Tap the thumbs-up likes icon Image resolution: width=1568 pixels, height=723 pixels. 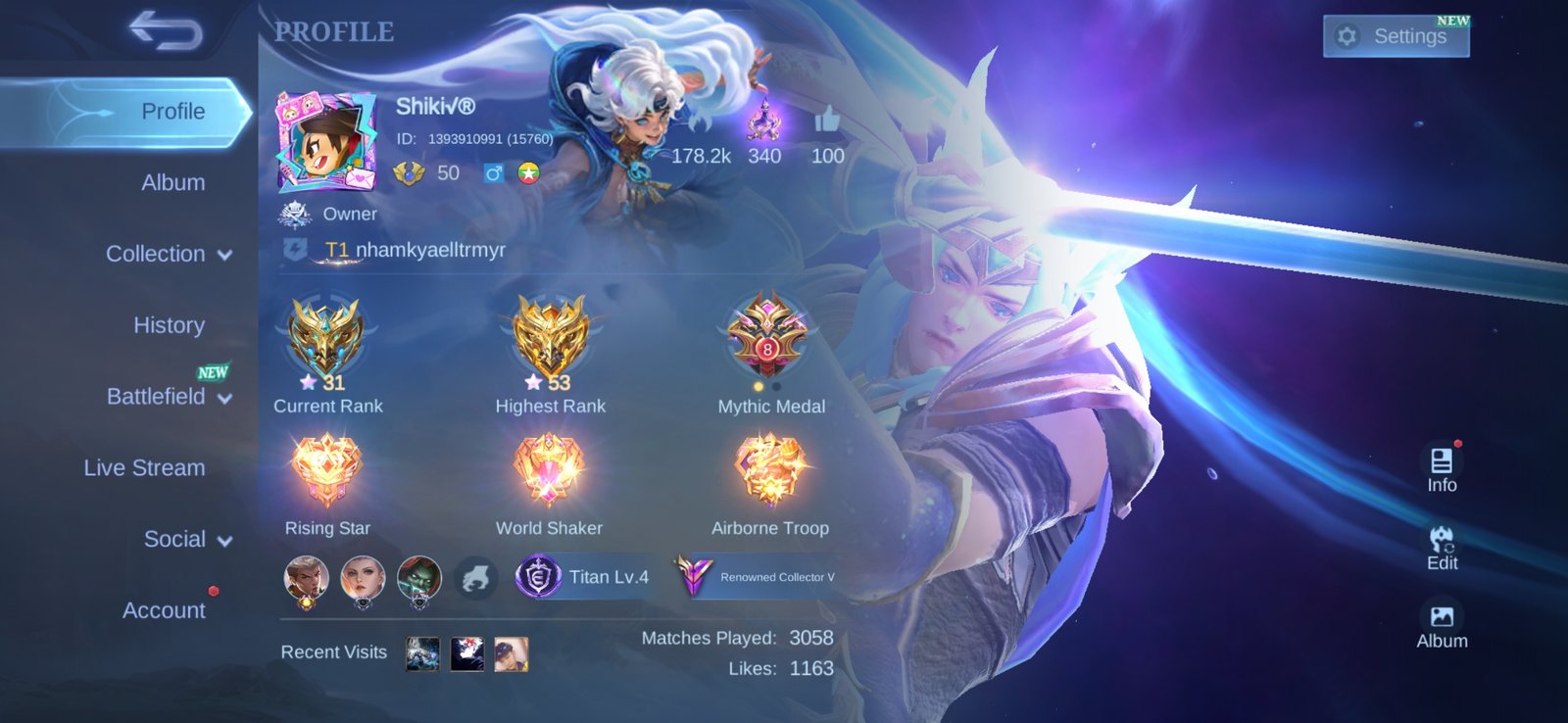point(827,121)
